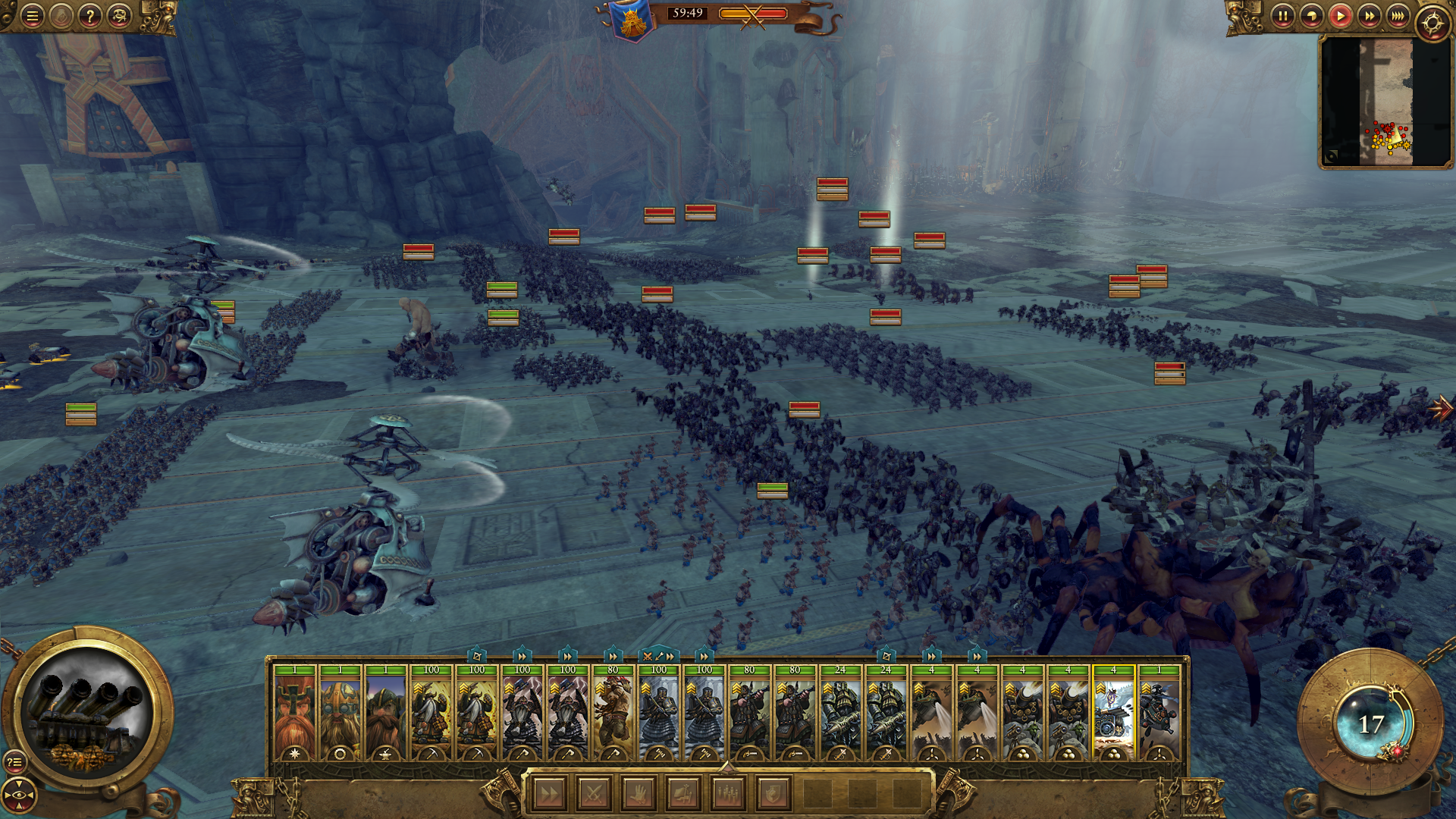Open the tactical map compass button
1456x819 pixels.
[1432, 24]
